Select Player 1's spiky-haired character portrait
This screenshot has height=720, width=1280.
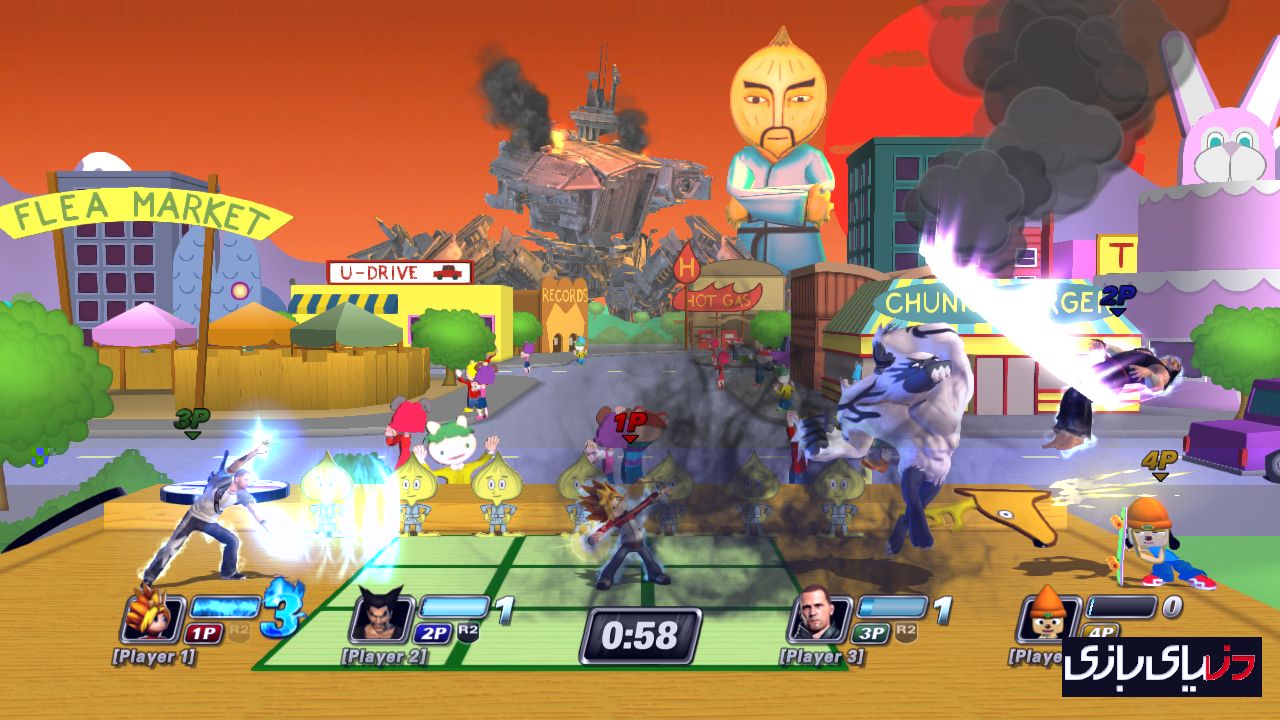click(153, 617)
